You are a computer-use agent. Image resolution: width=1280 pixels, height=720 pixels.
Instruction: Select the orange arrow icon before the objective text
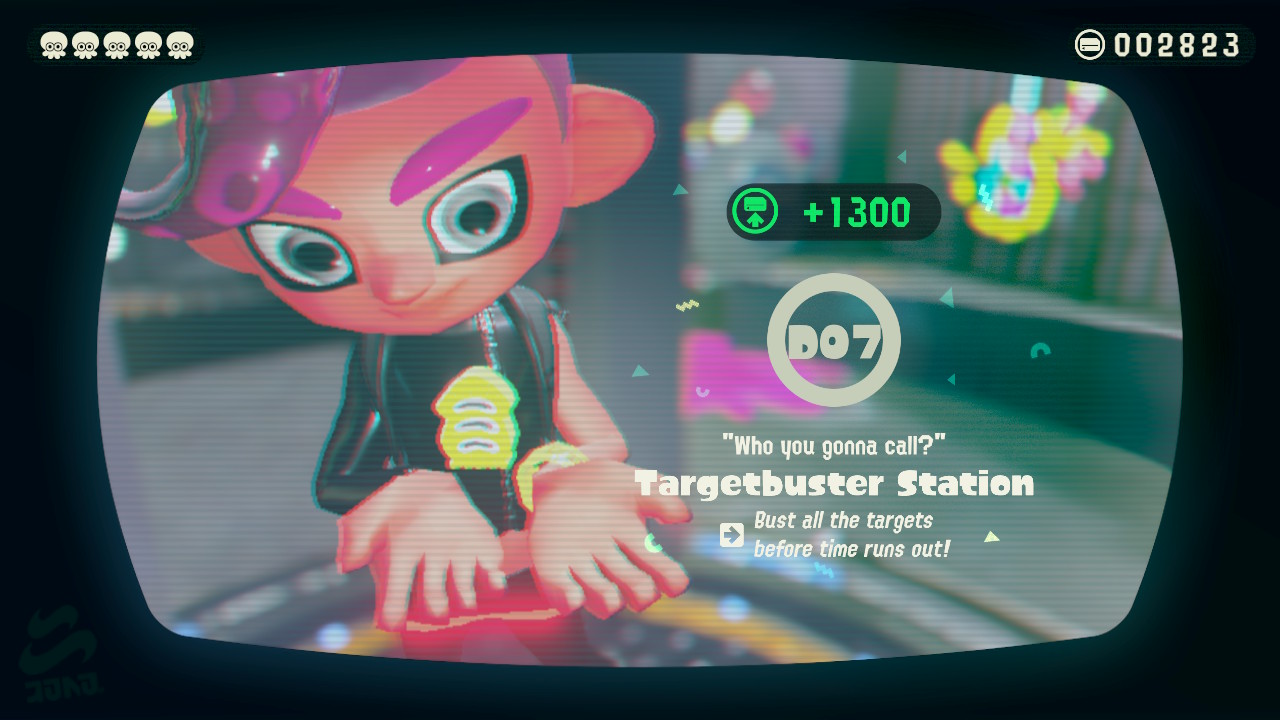[x=732, y=536]
